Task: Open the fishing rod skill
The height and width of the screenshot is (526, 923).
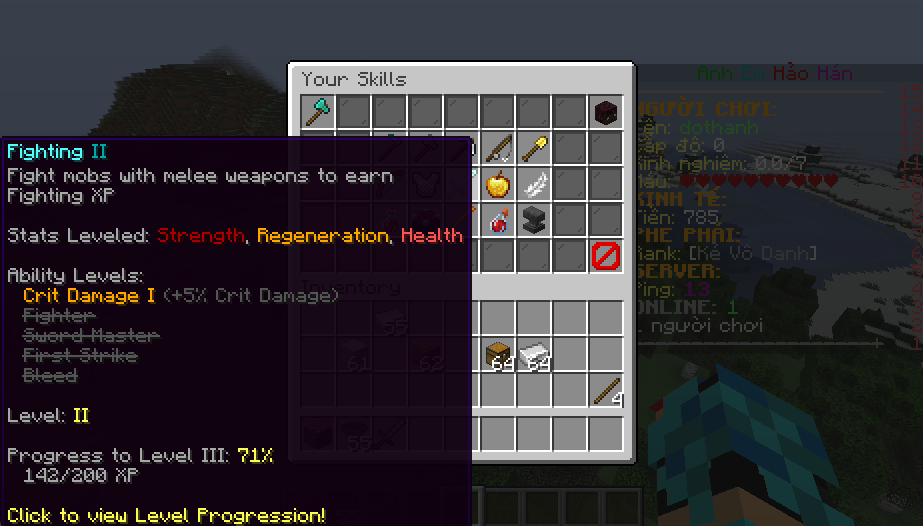Action: 498,148
